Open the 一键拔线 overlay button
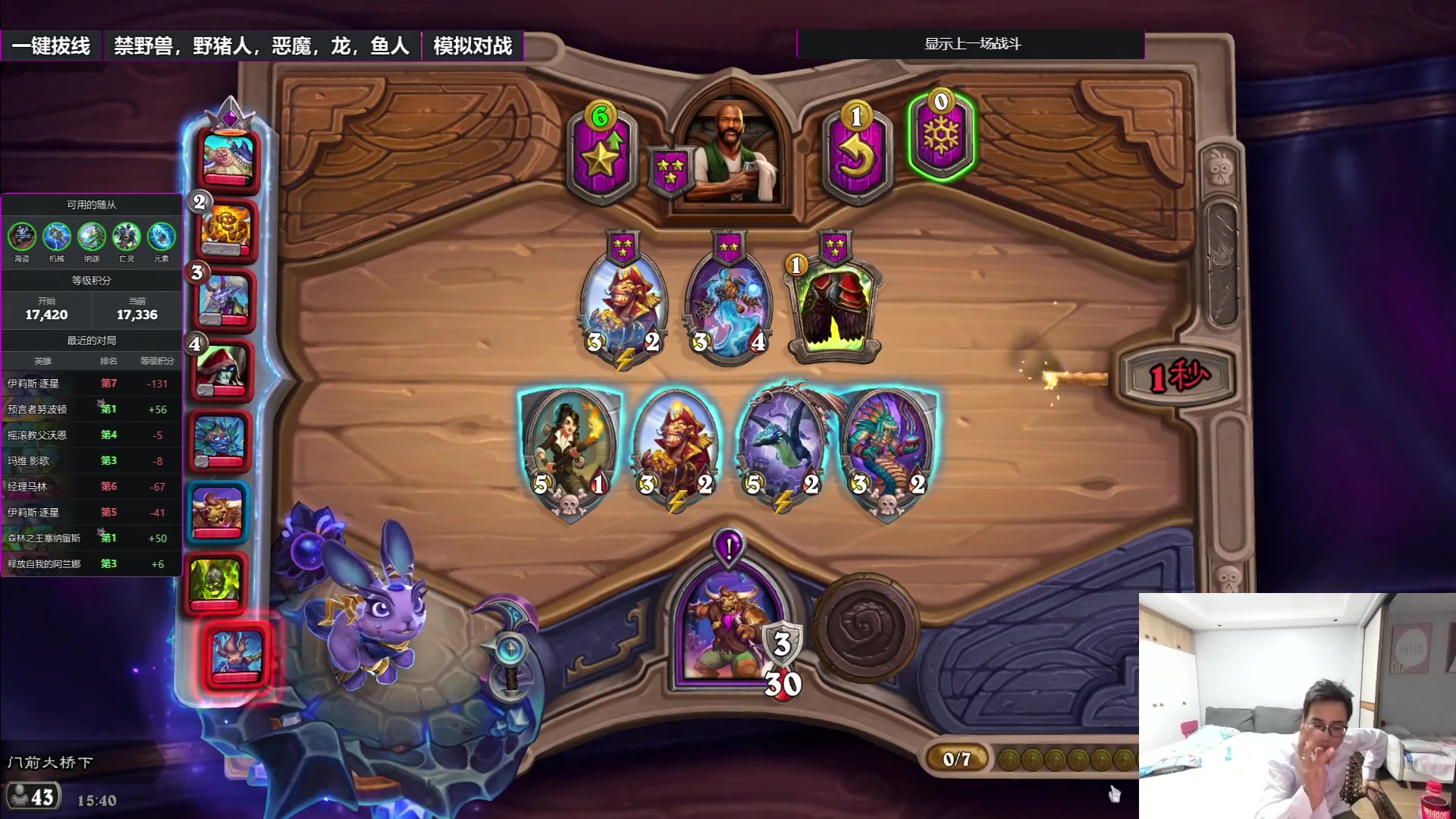 pyautogui.click(x=51, y=46)
